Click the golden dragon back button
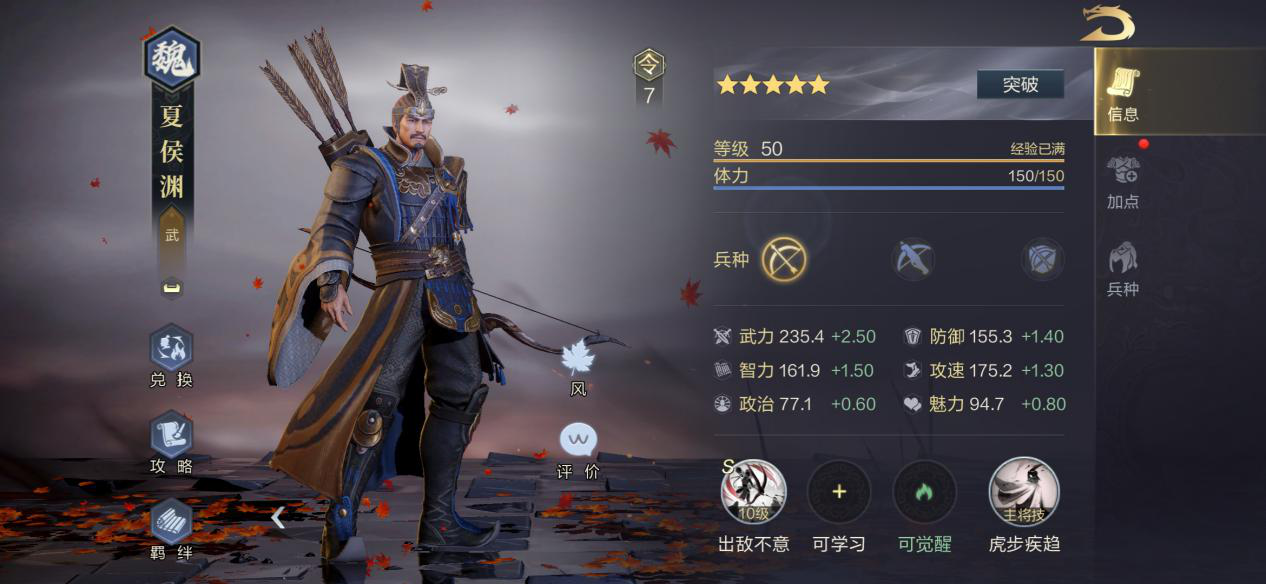The image size is (1266, 584). [x=1106, y=24]
